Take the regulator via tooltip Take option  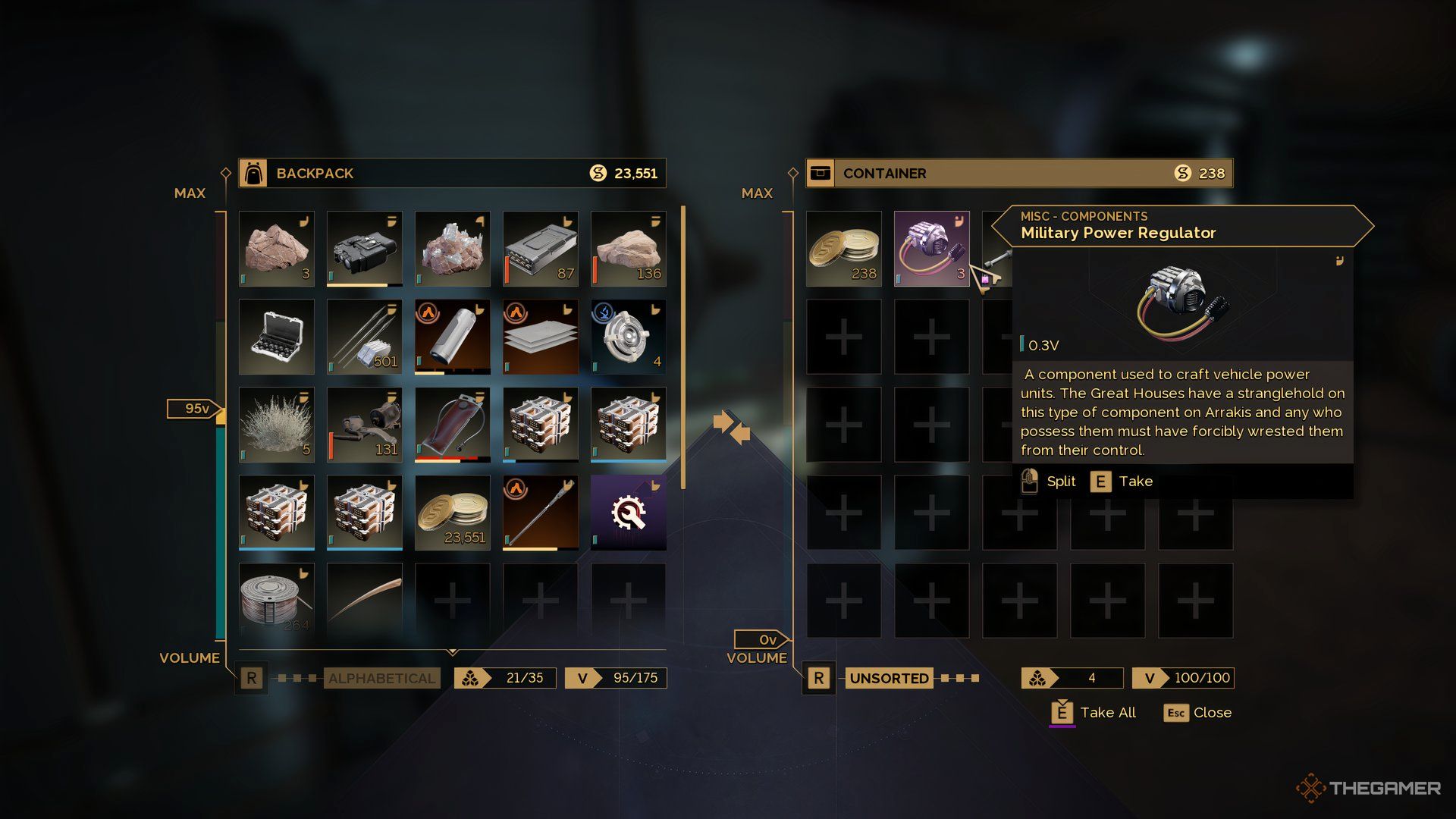1122,482
